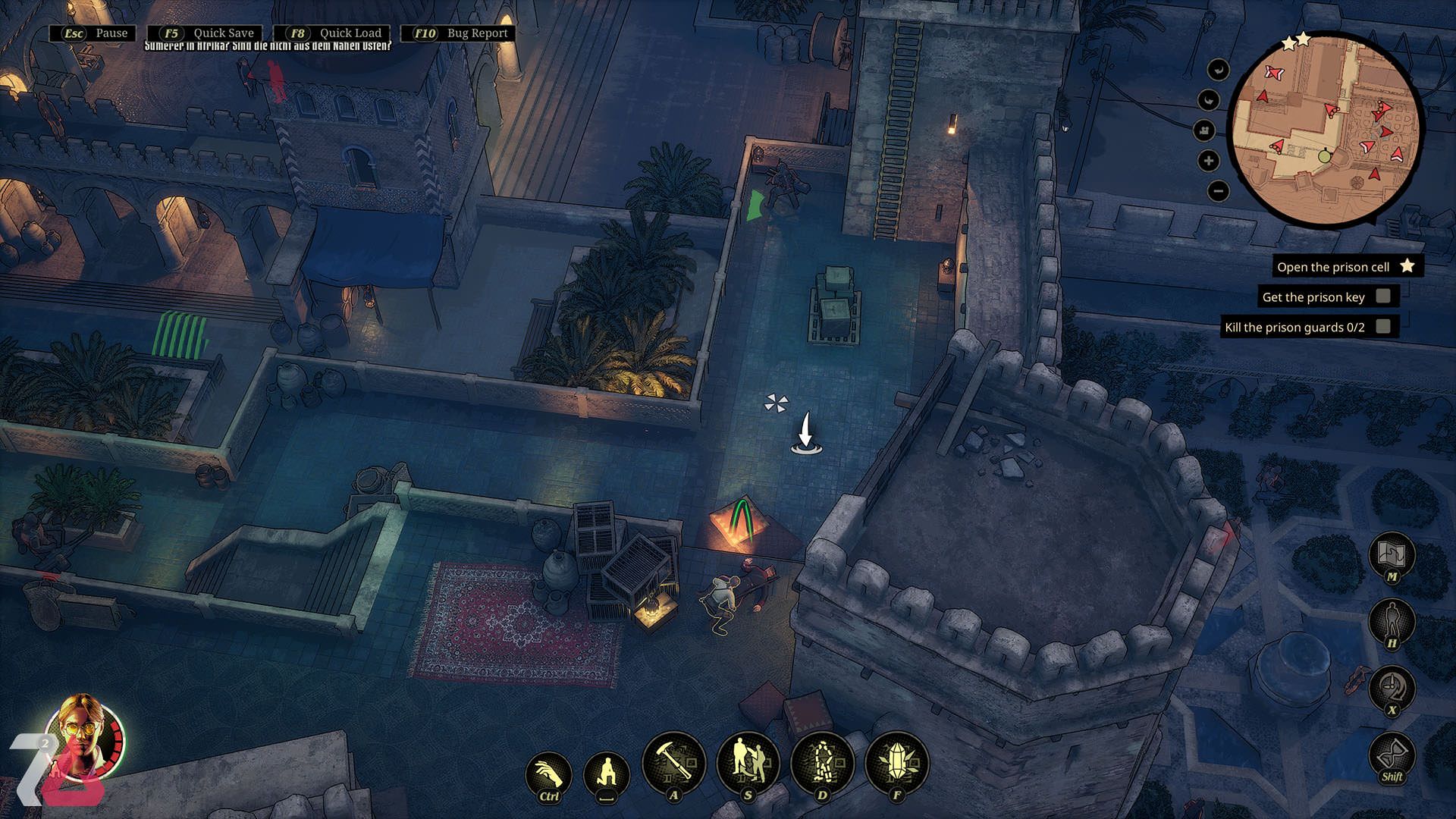Open the map icon
Image resolution: width=1456 pixels, height=819 pixels.
pyautogui.click(x=1392, y=554)
